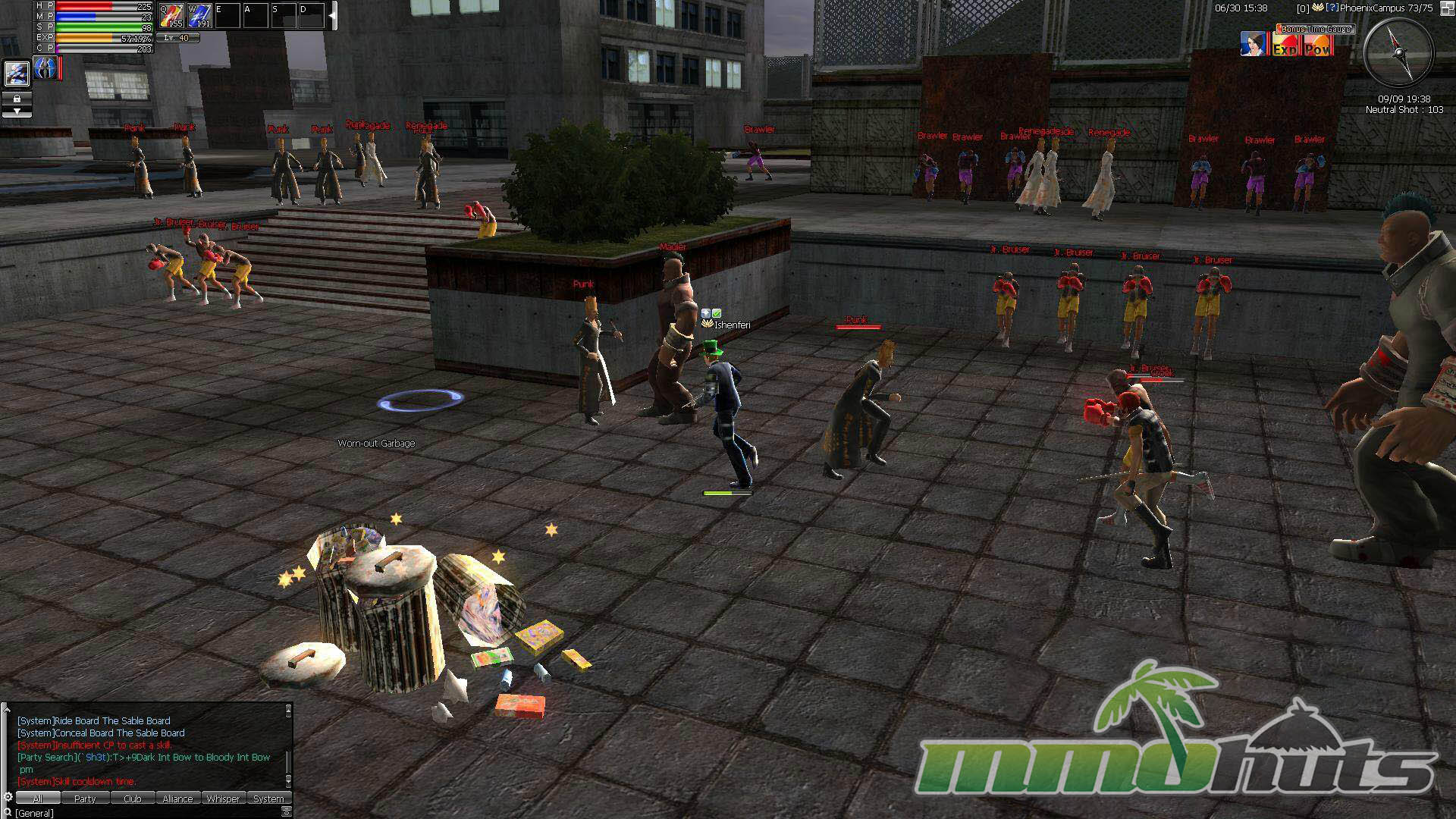
Task: Use the red potion in slot Q
Action: [171, 16]
